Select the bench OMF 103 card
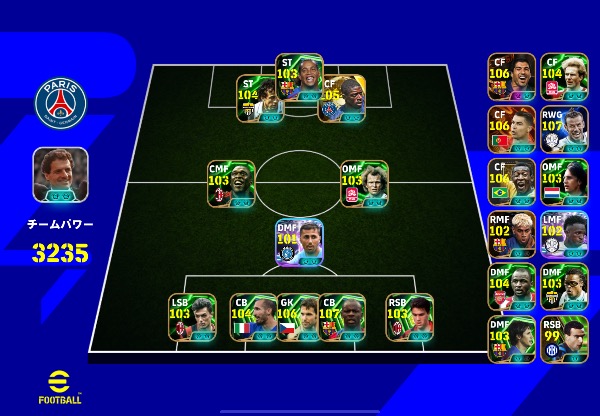600x416 pixels. point(564,182)
